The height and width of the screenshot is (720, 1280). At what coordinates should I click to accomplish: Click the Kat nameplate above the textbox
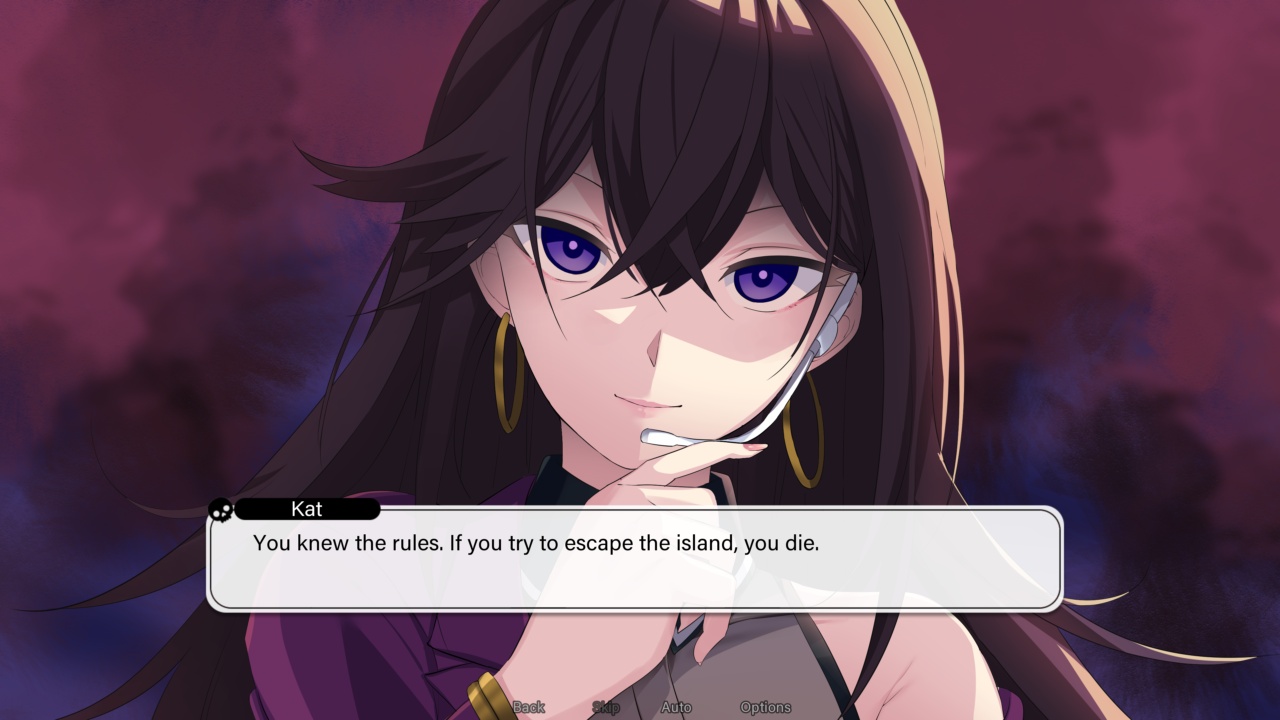click(307, 510)
